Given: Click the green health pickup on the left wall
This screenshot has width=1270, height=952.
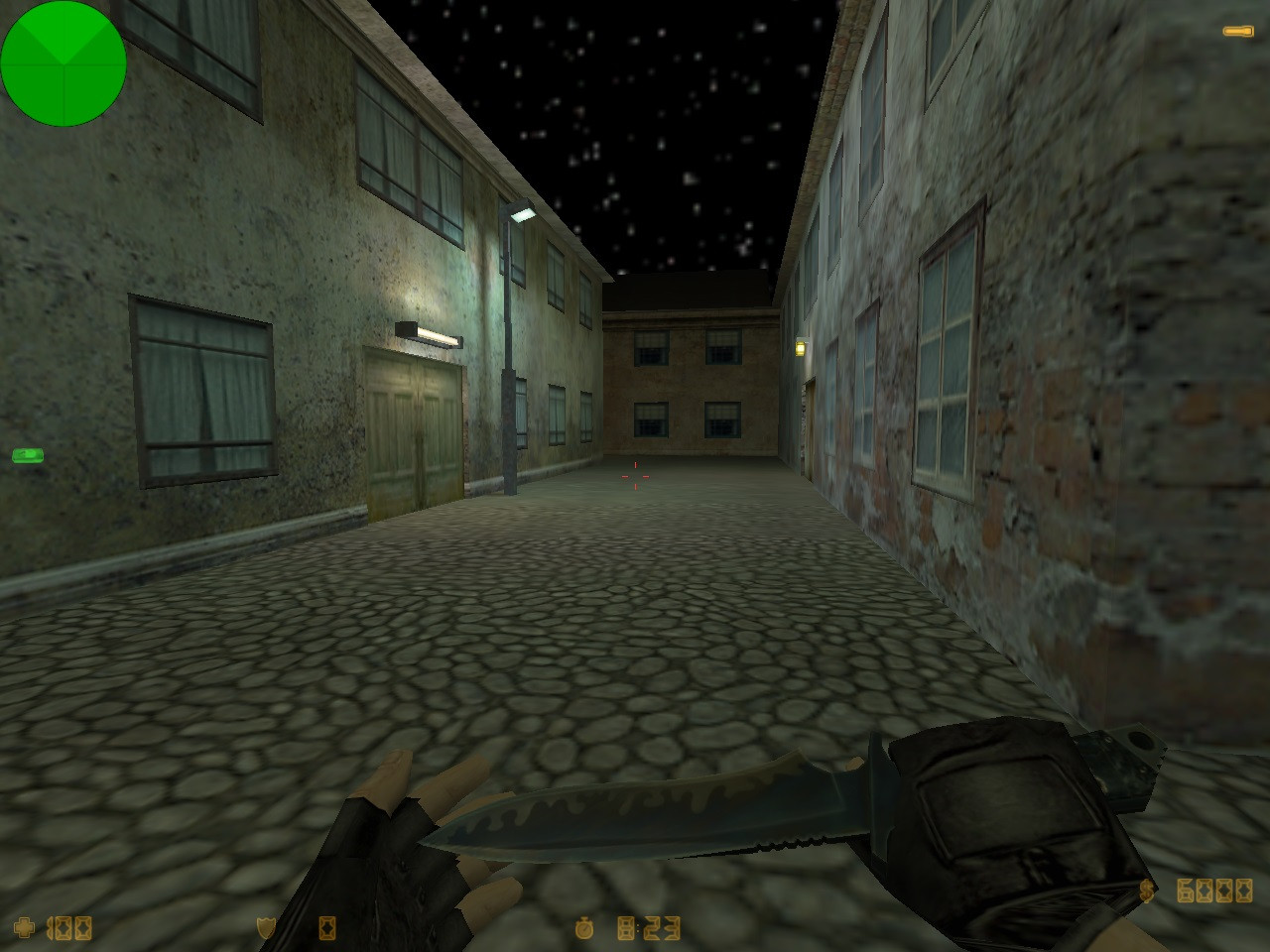Looking at the screenshot, I should [29, 455].
